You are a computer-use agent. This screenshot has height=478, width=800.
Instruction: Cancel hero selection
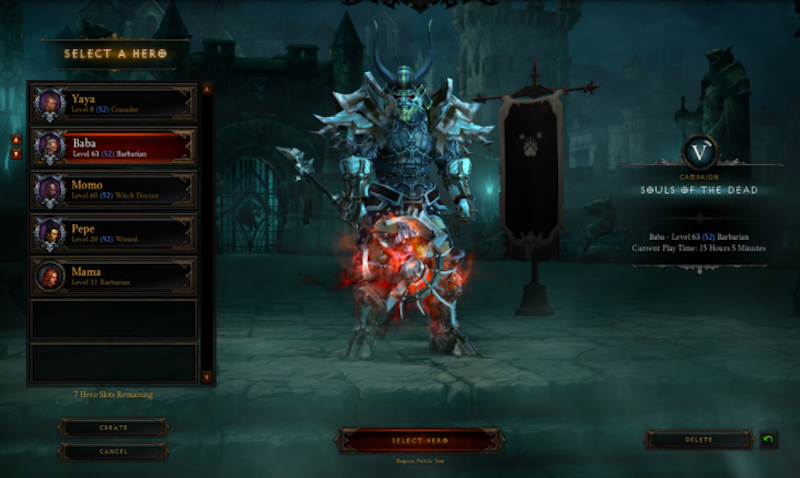(x=113, y=451)
